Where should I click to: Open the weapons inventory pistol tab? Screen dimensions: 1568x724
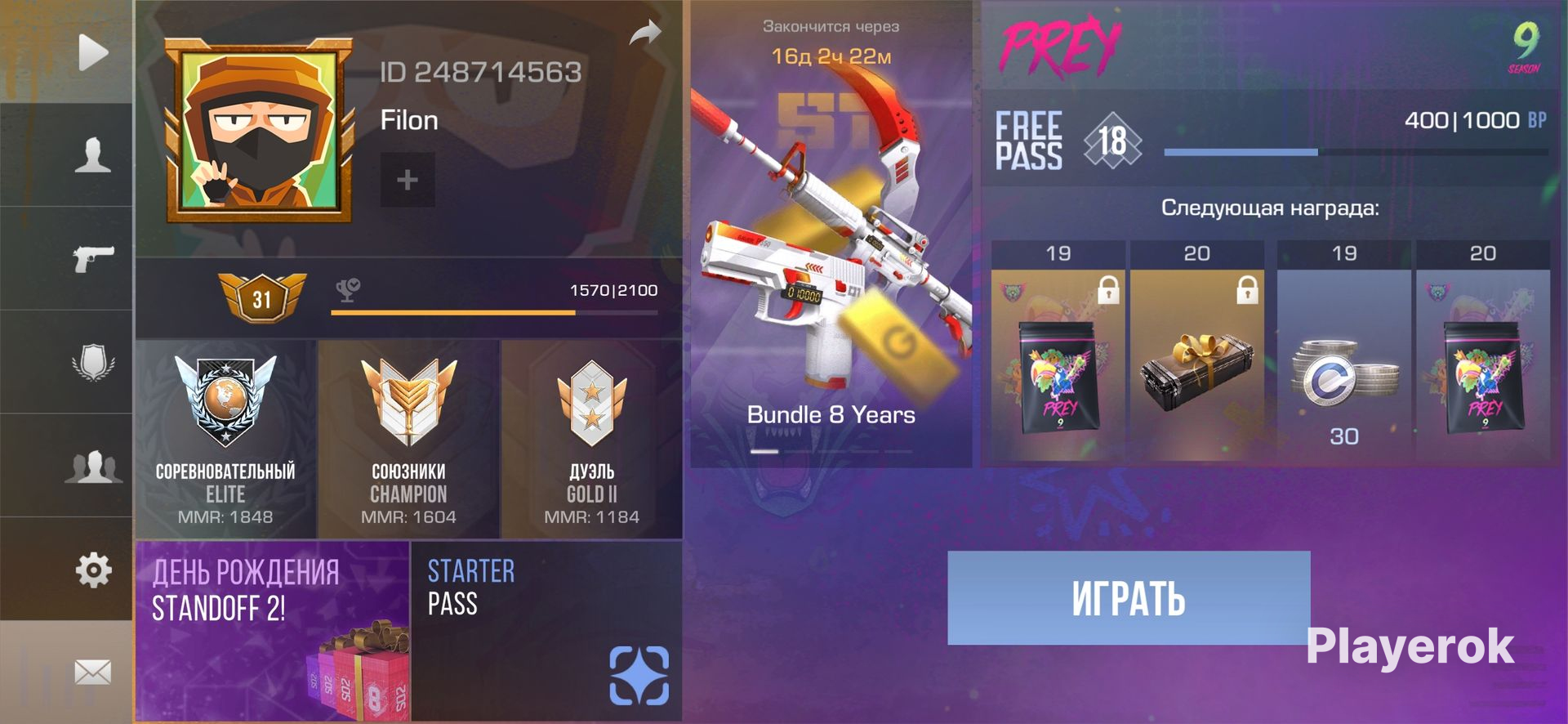[x=92, y=258]
